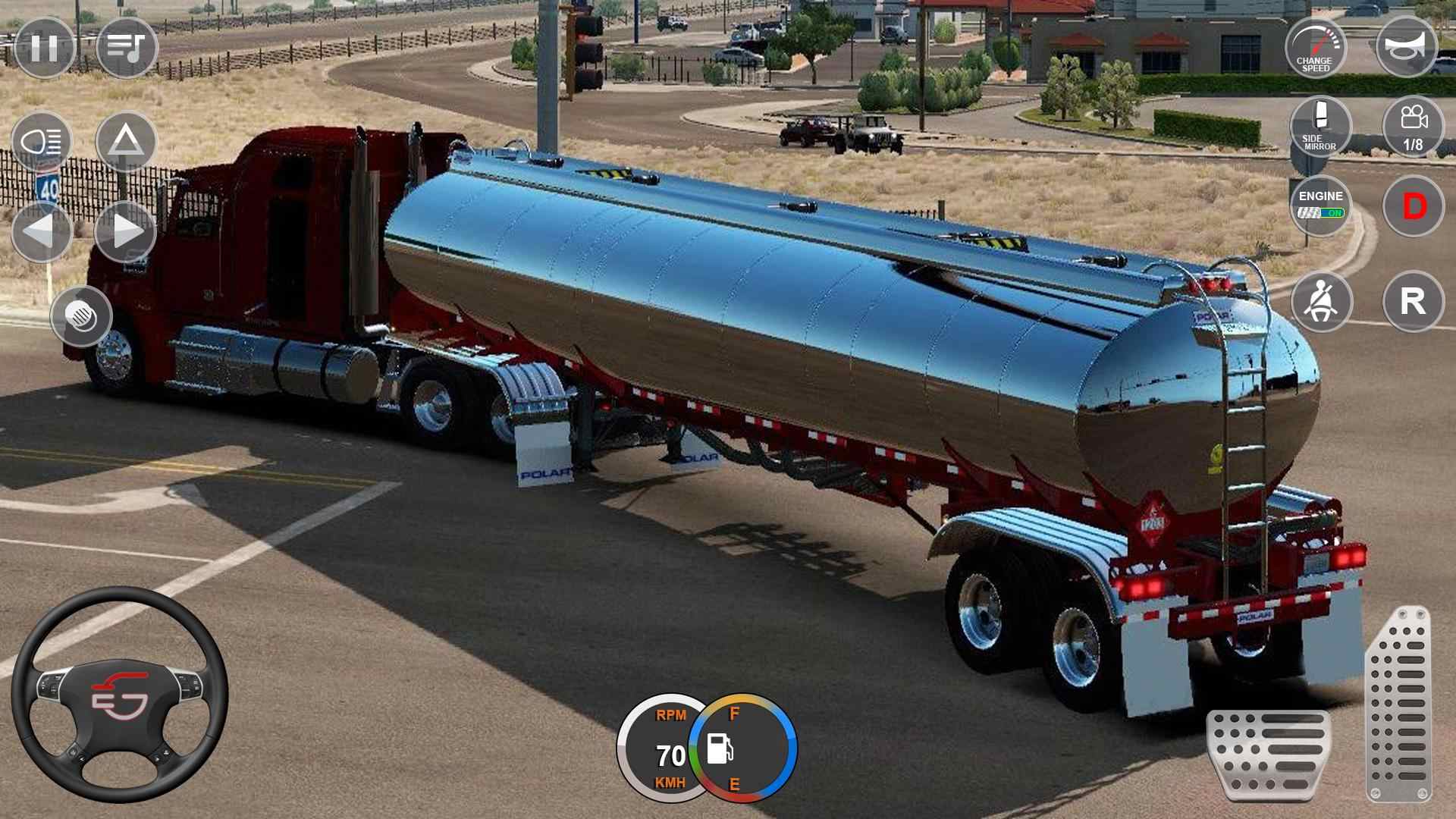Shift into Reverse with the R button
The width and height of the screenshot is (1456, 819).
click(x=1412, y=300)
